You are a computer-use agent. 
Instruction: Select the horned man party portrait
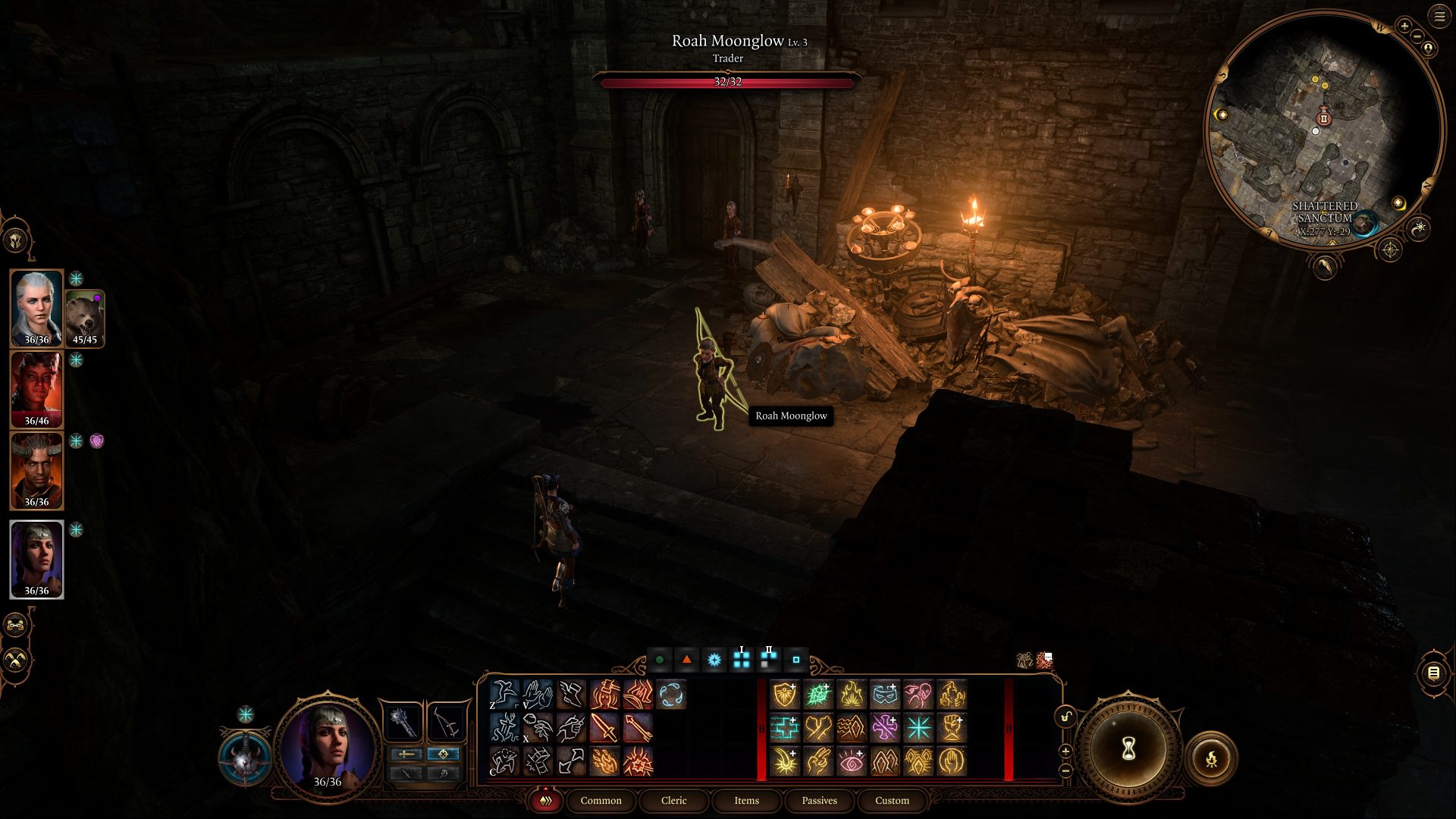coord(36,470)
